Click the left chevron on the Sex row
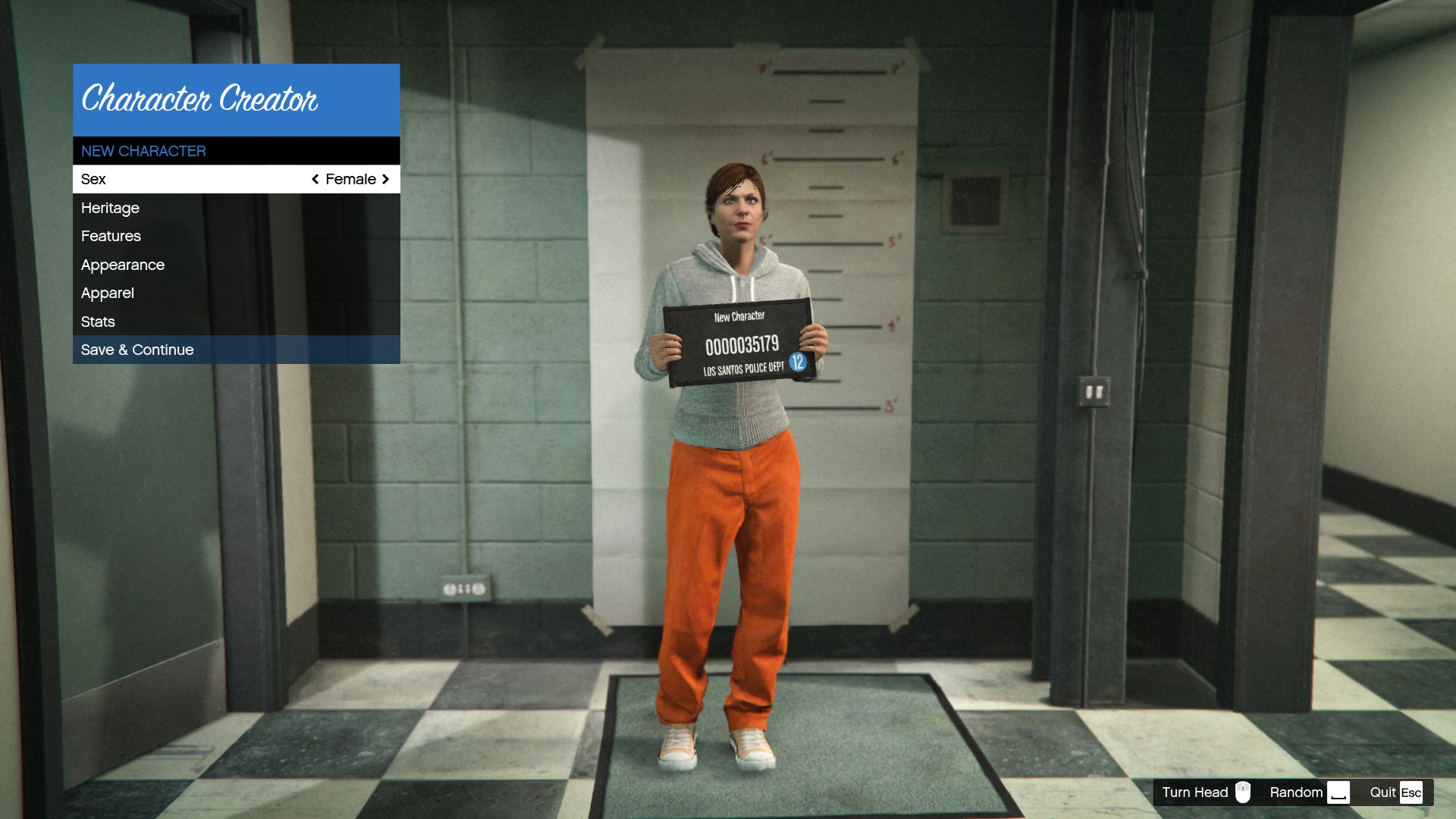1456x819 pixels. click(315, 179)
